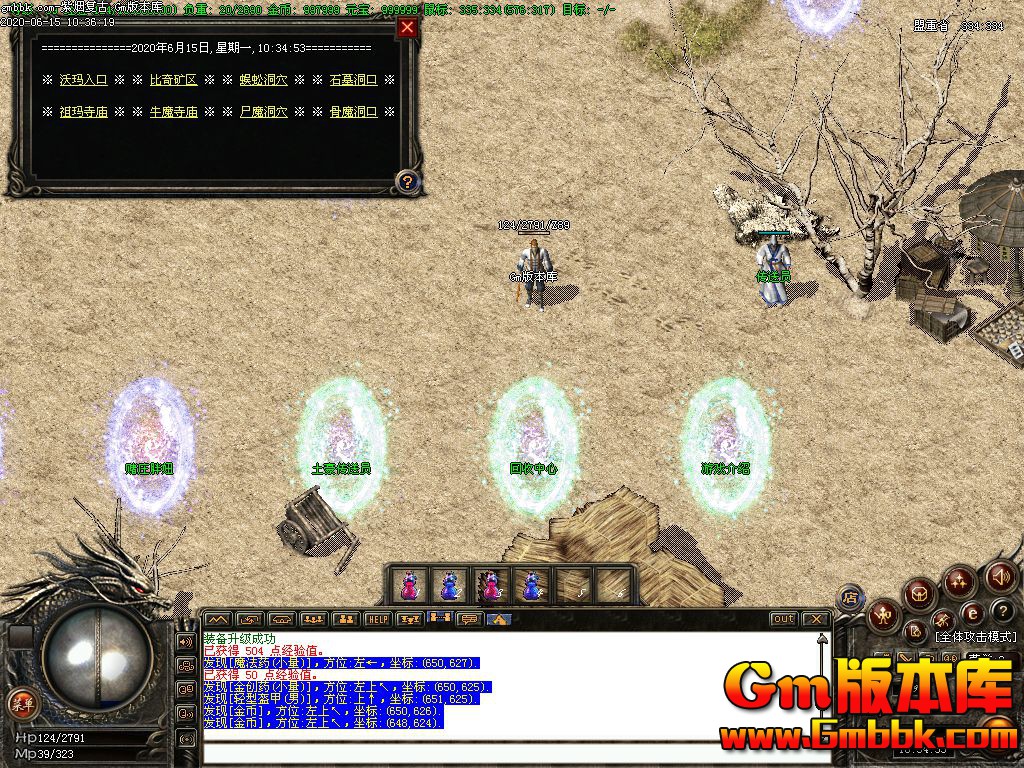The width and height of the screenshot is (1024, 768).
Task: Click the HELP button on the chat bar
Action: (x=377, y=619)
